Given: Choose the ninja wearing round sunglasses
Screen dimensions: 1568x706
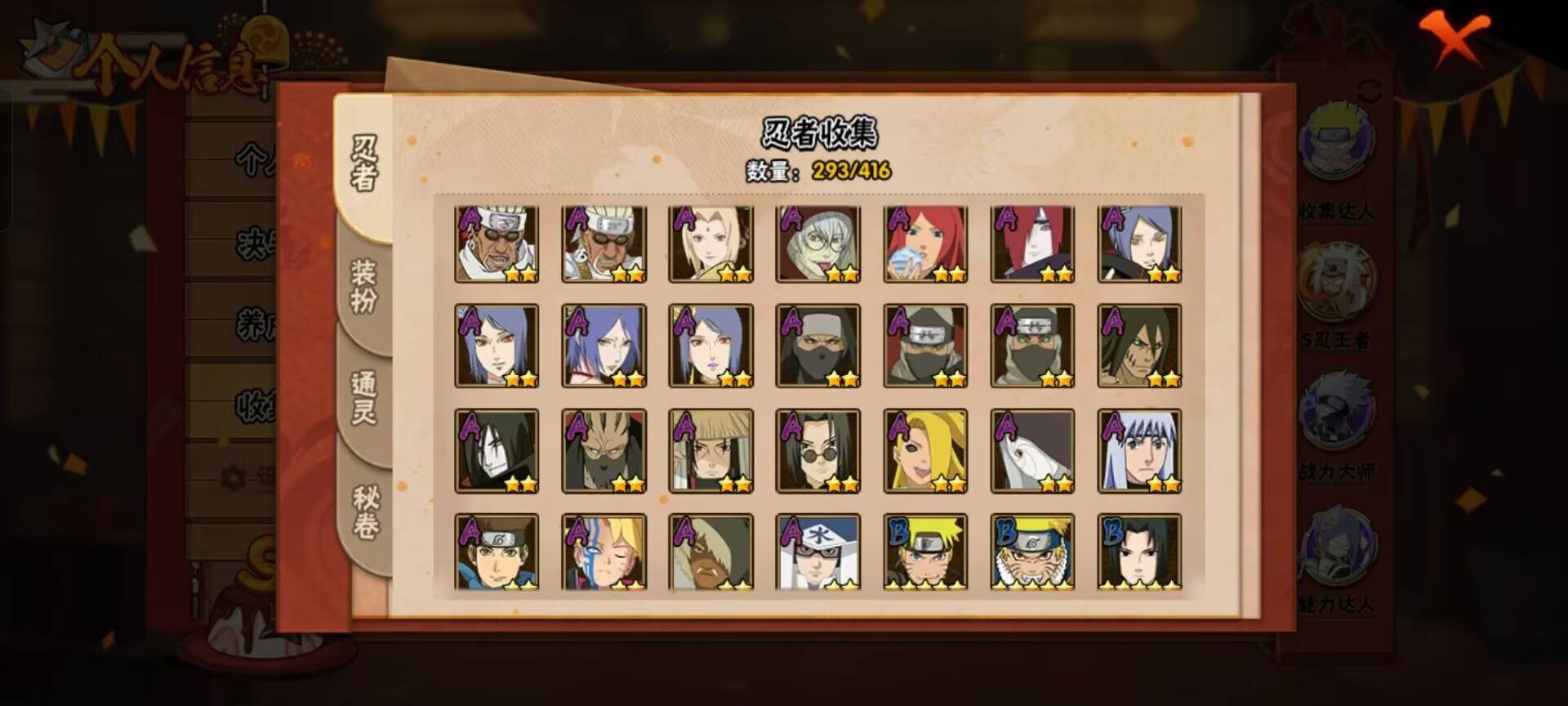Looking at the screenshot, I should [817, 451].
